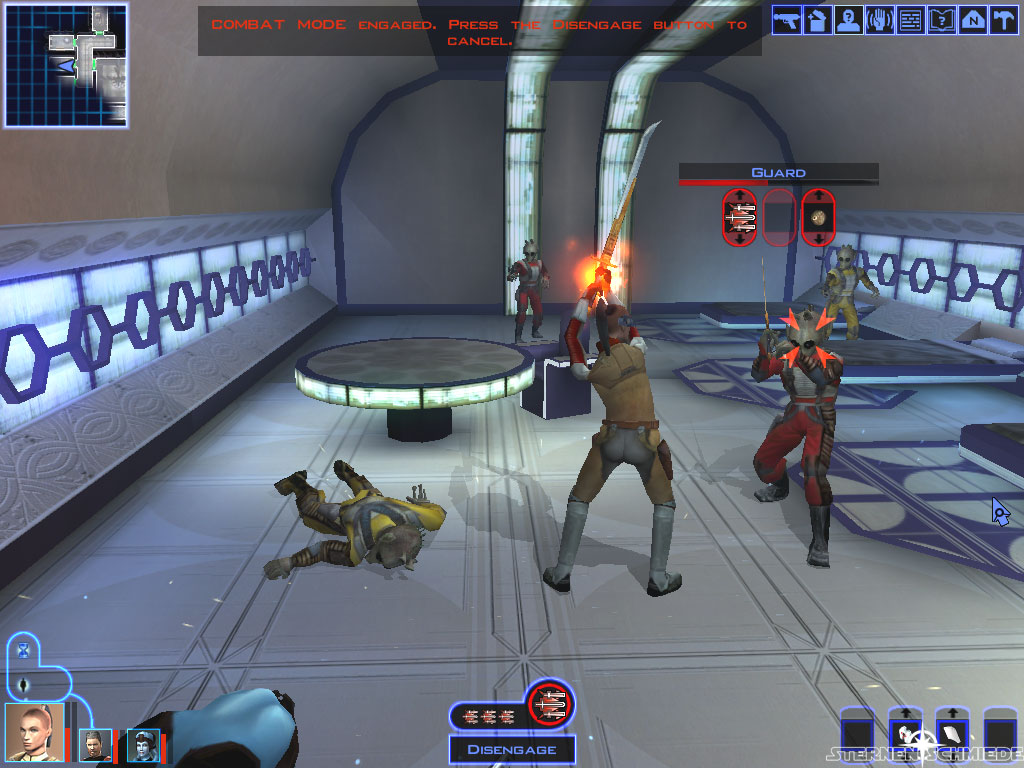
Task: Switch to the grey-haired male party member
Action: (96, 745)
